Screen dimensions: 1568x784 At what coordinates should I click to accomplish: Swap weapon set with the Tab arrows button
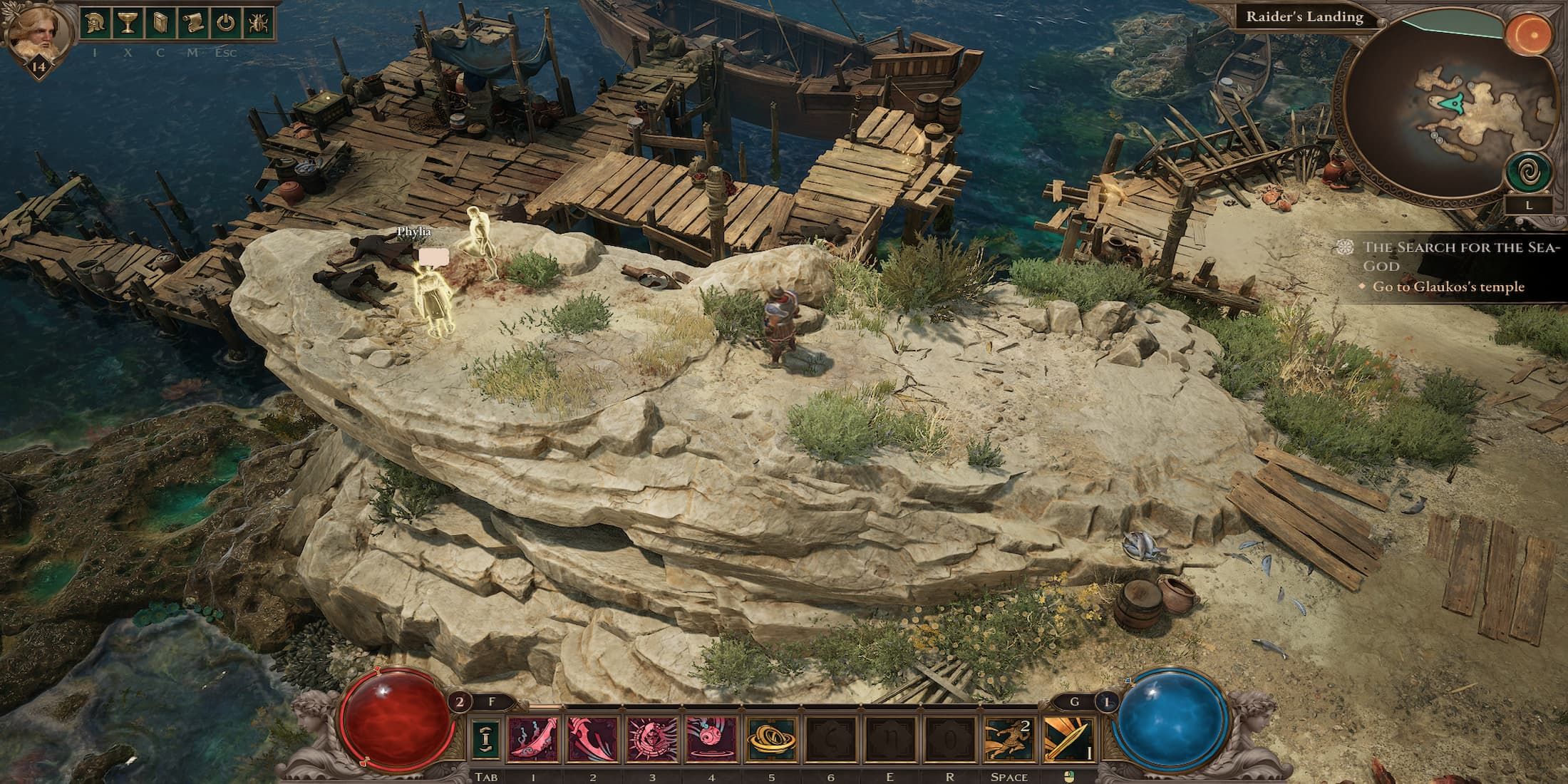(485, 739)
